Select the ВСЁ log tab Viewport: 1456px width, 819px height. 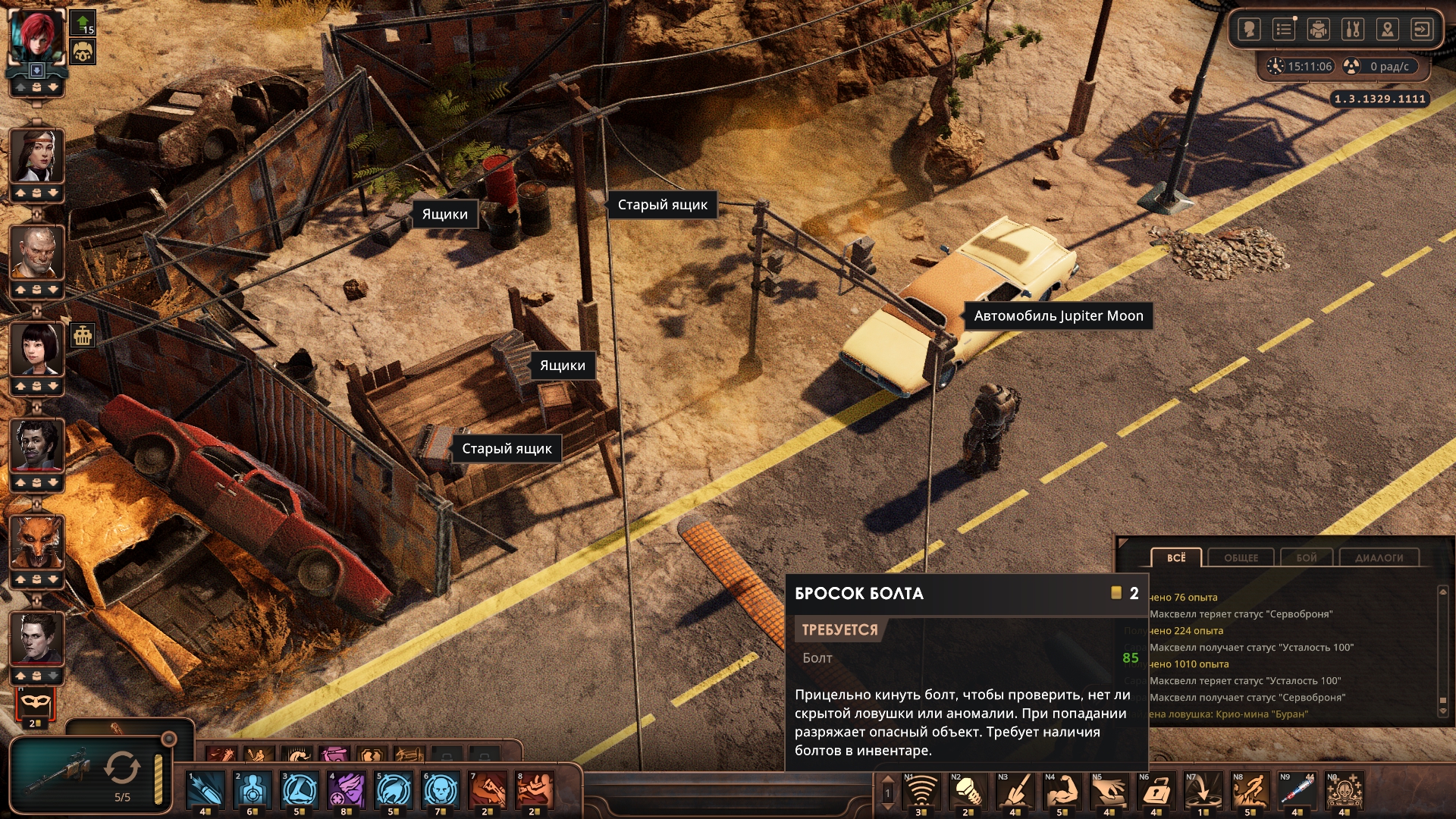point(1176,557)
